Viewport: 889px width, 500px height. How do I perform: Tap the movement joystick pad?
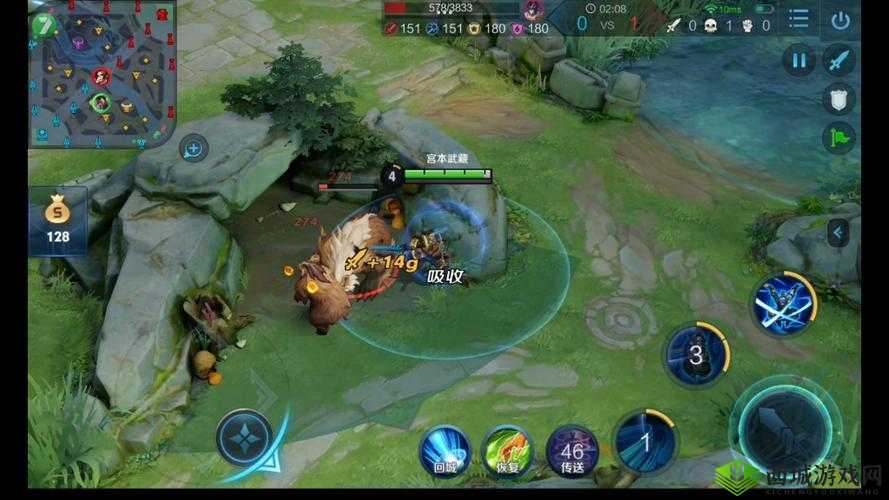point(244,440)
